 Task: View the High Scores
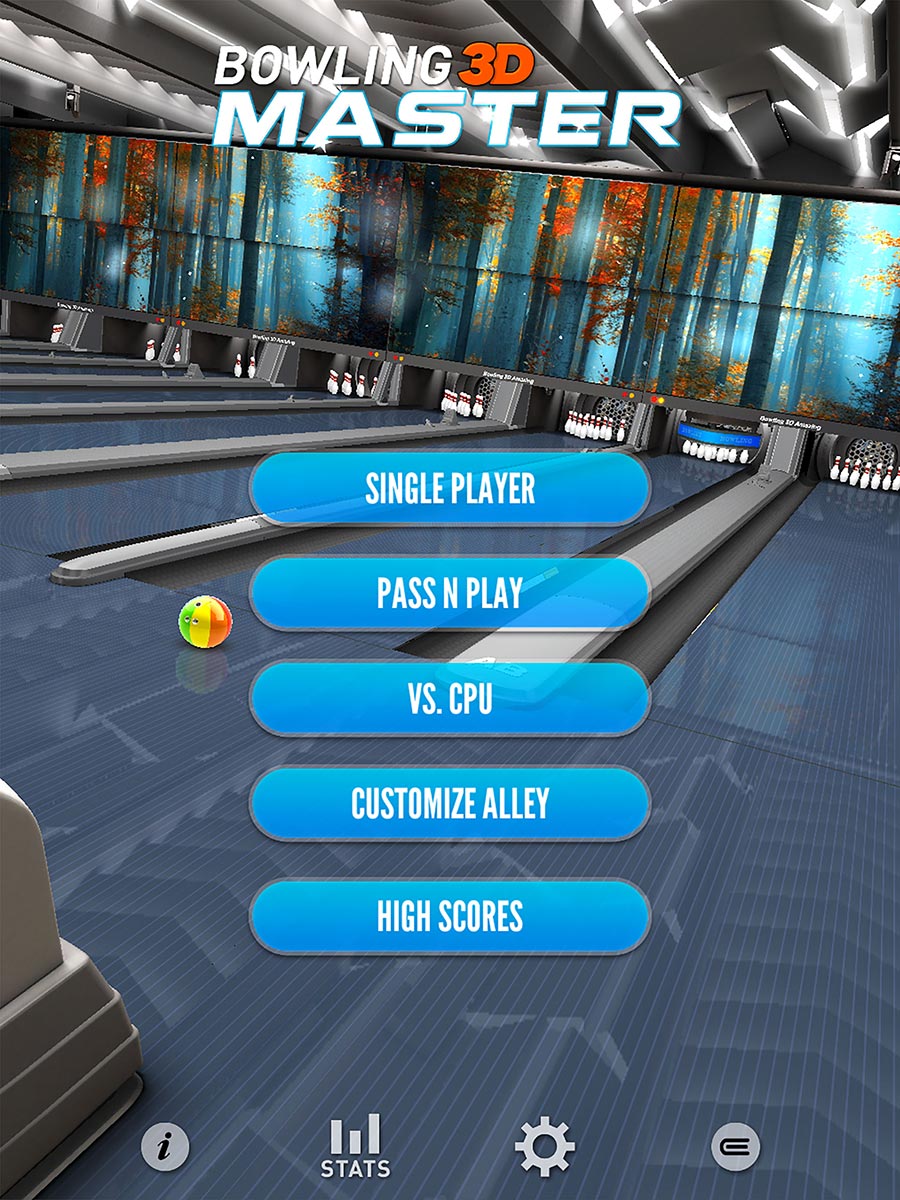(x=450, y=916)
